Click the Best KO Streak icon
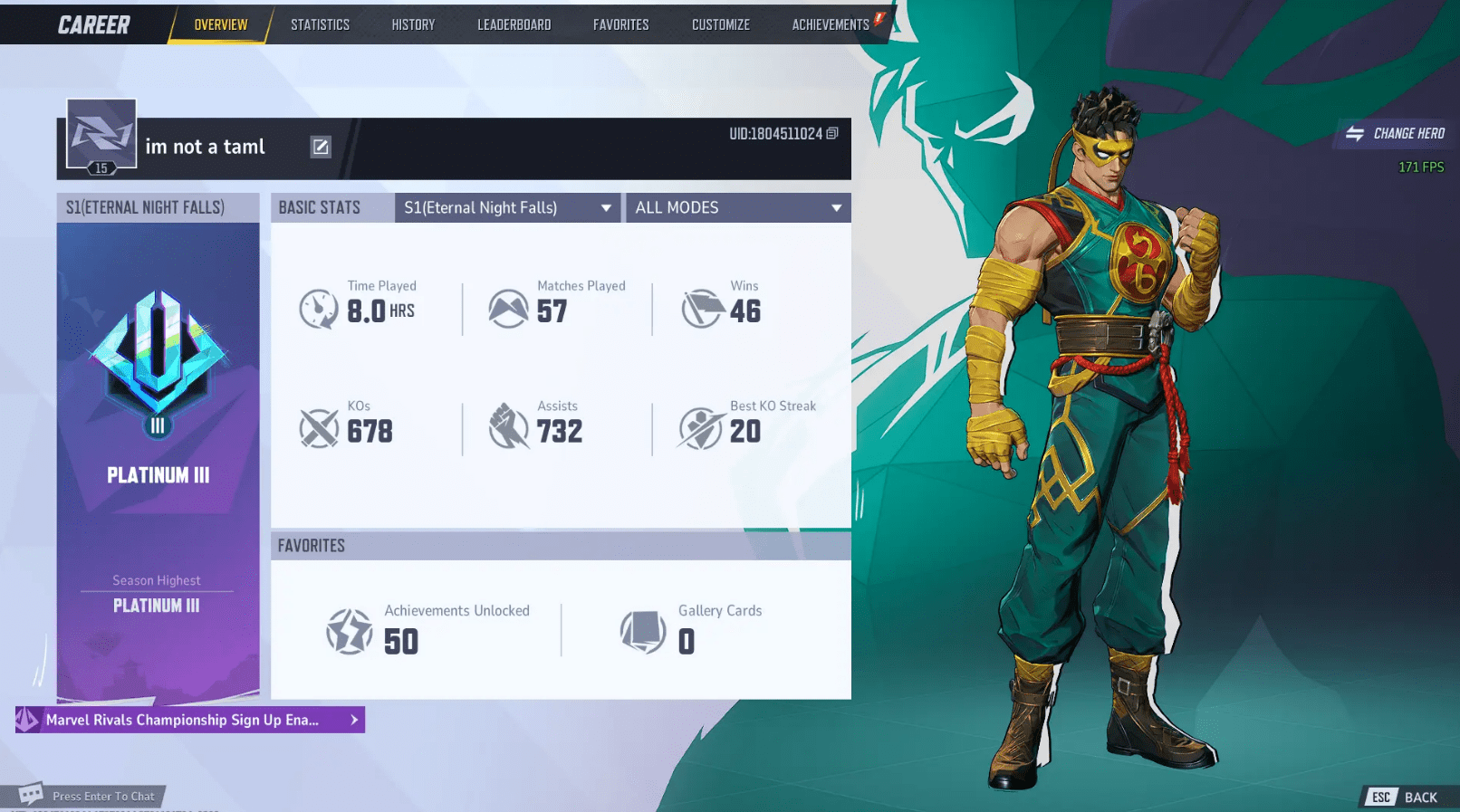Screen dimensions: 1460x812 point(698,428)
